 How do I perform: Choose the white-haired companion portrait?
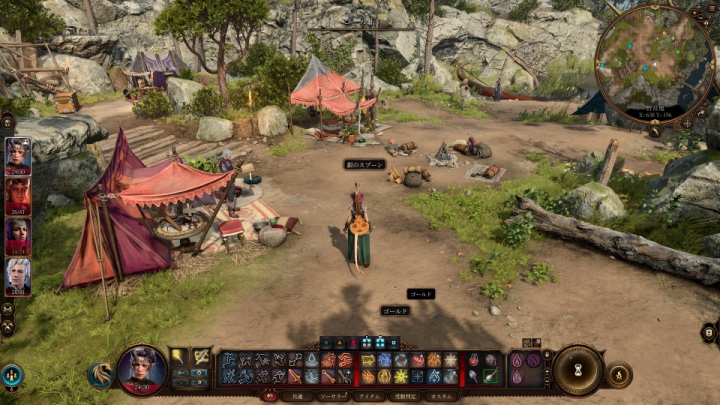coord(18,277)
